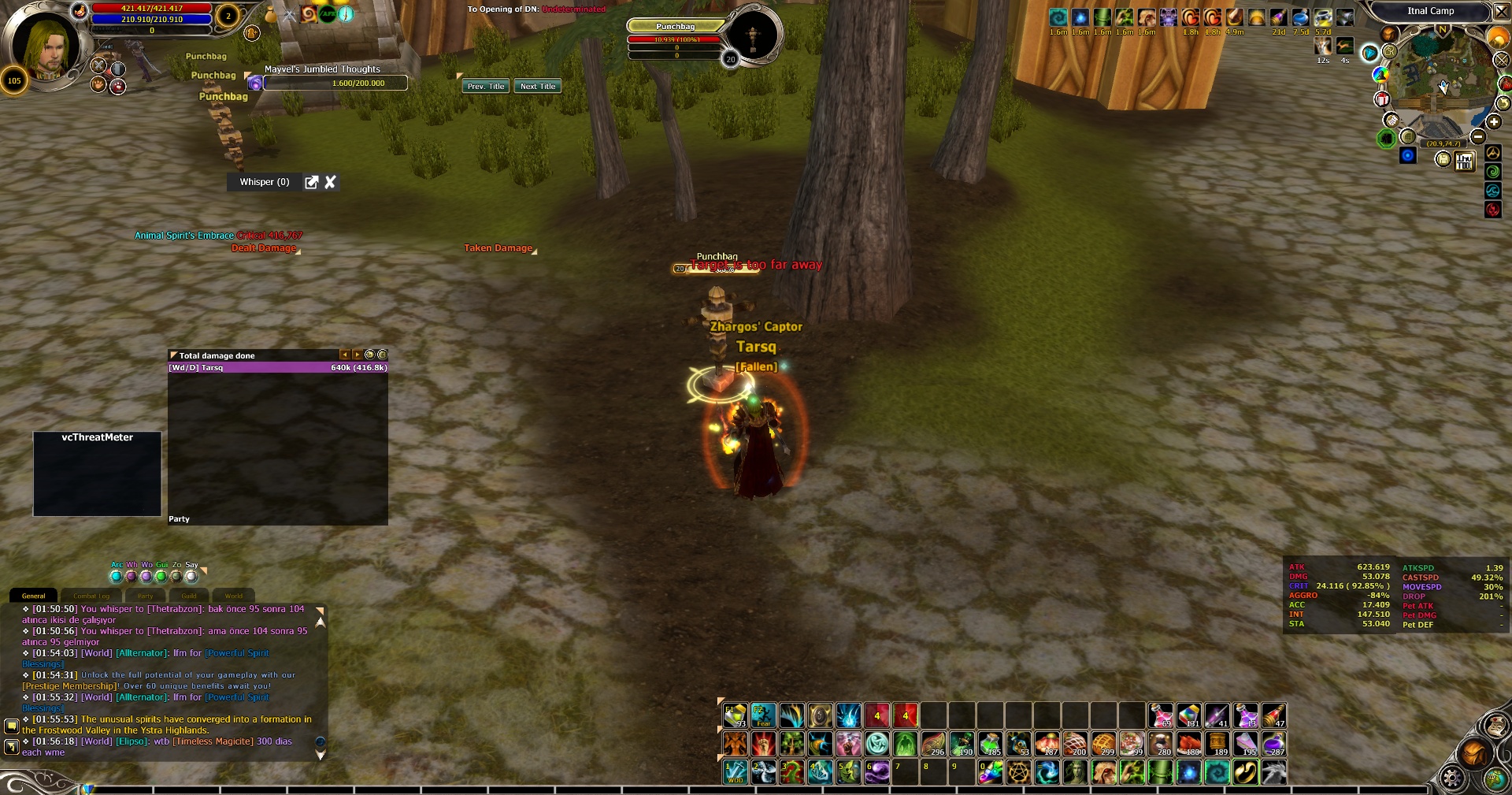Viewport: 1512px width, 795px height.
Task: Click the Prev. Title button
Action: coord(485,87)
